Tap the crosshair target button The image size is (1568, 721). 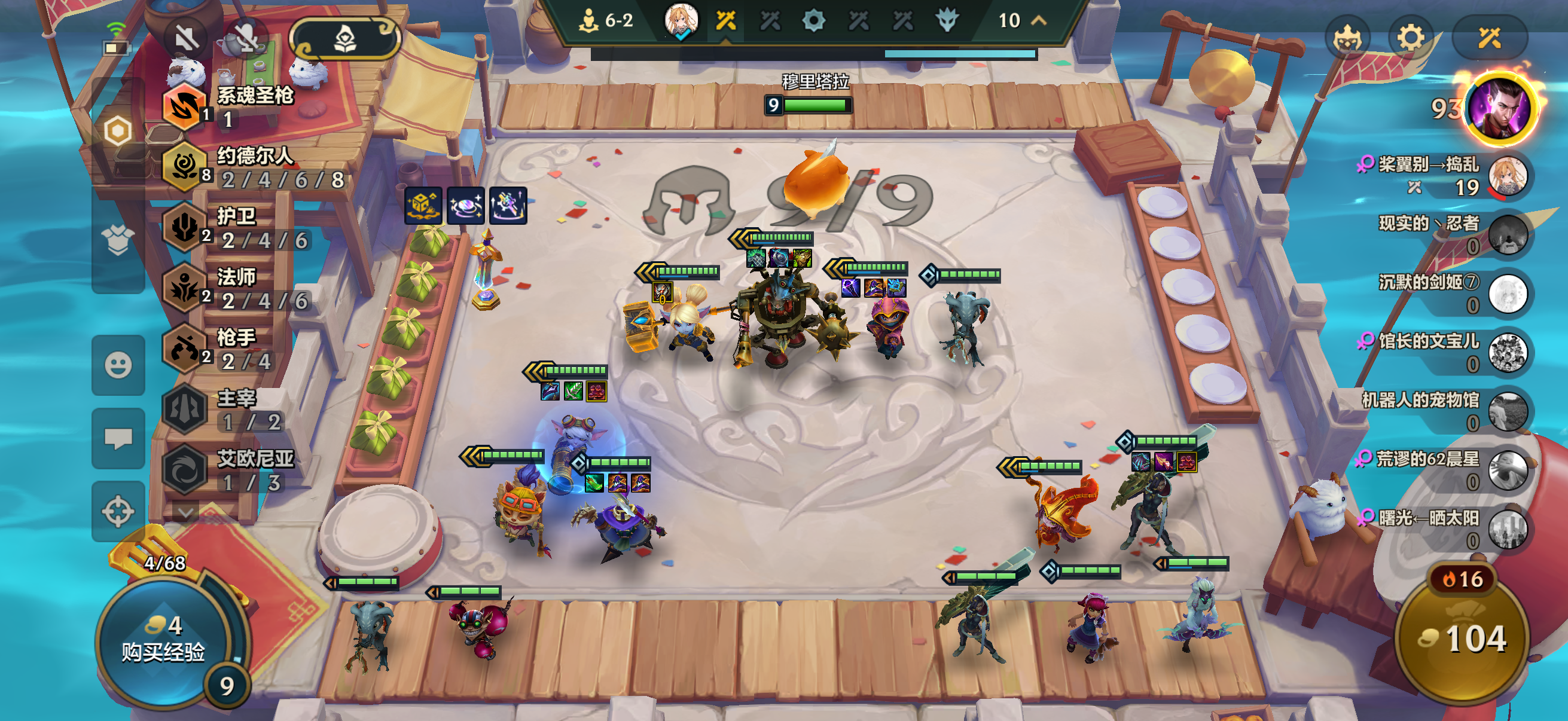click(118, 511)
